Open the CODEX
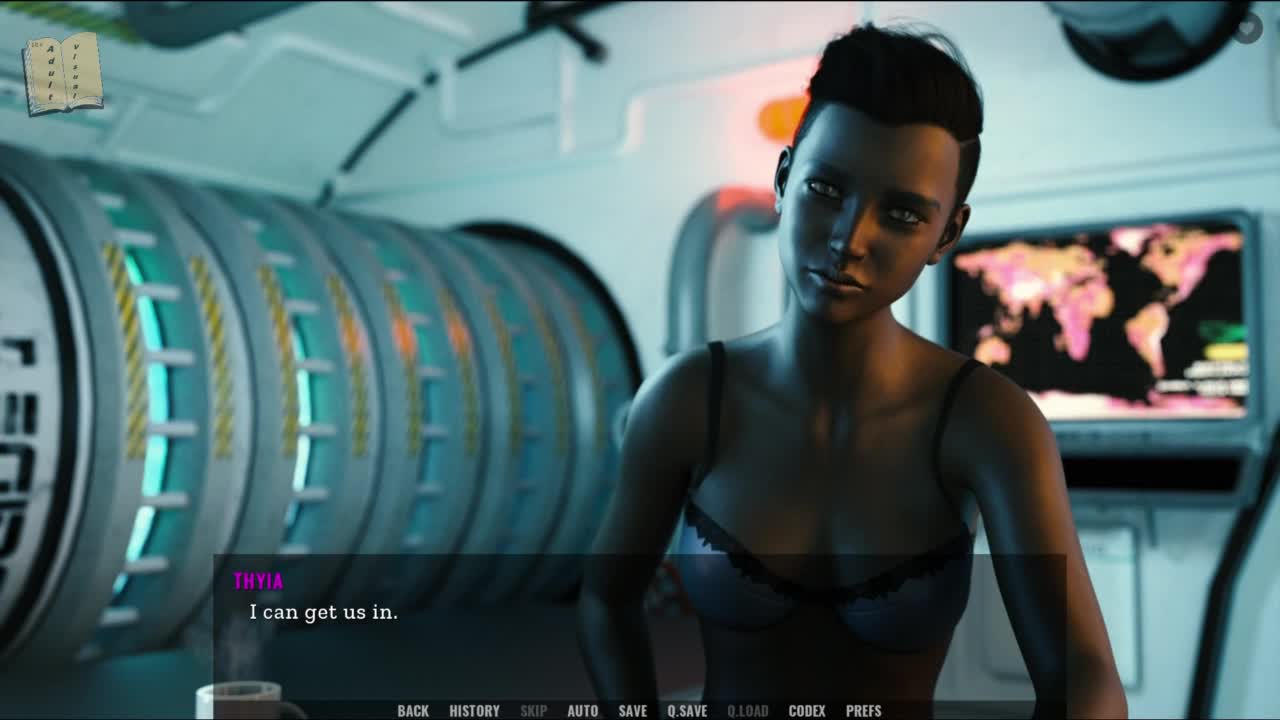Screen dimensions: 1280x720 point(807,711)
